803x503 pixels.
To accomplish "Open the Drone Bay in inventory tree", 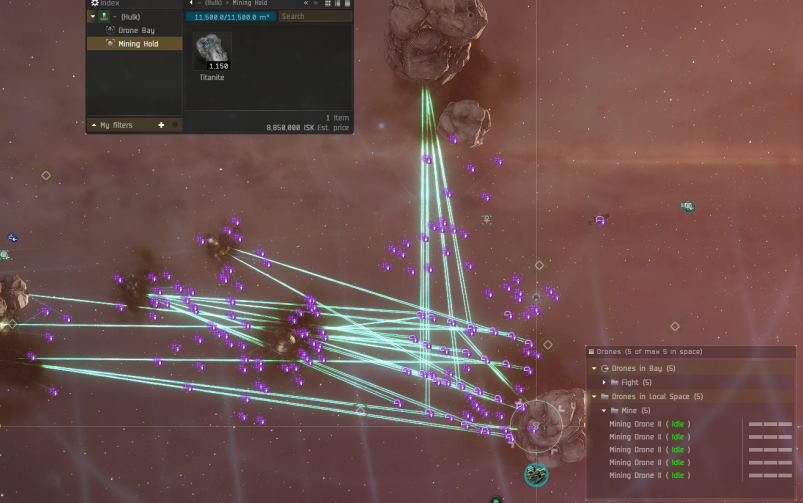I will [x=135, y=30].
